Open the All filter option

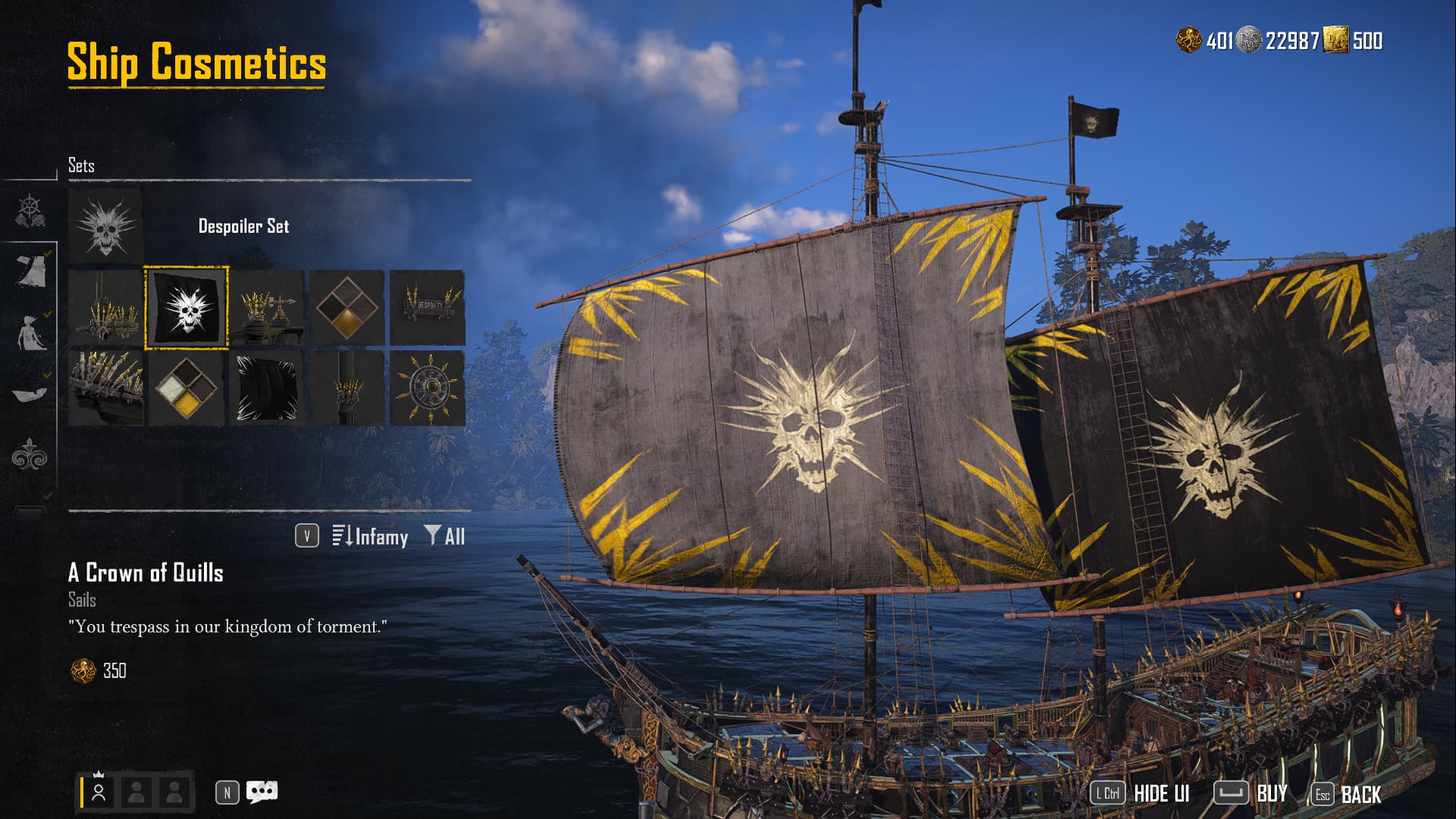pyautogui.click(x=445, y=537)
